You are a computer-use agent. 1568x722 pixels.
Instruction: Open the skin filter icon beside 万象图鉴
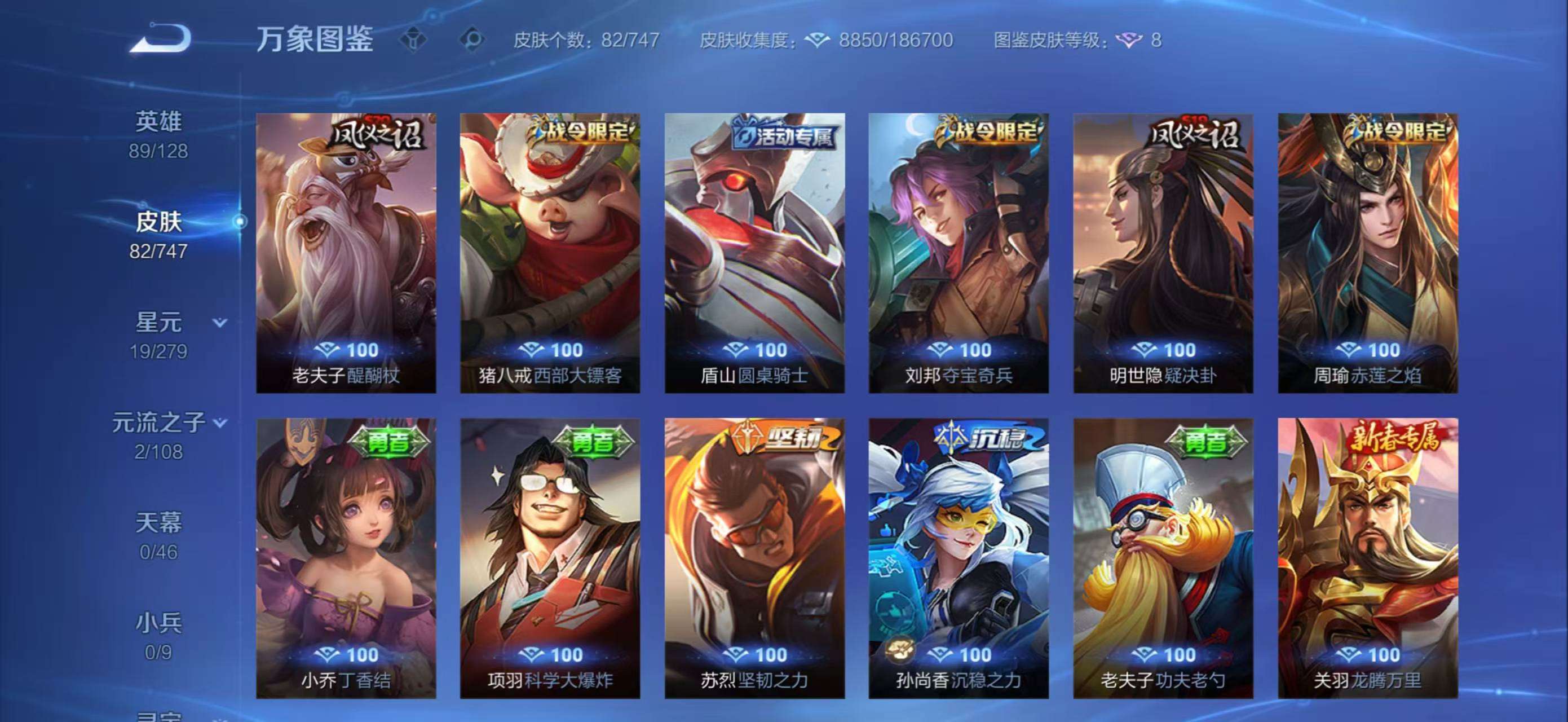click(x=414, y=39)
